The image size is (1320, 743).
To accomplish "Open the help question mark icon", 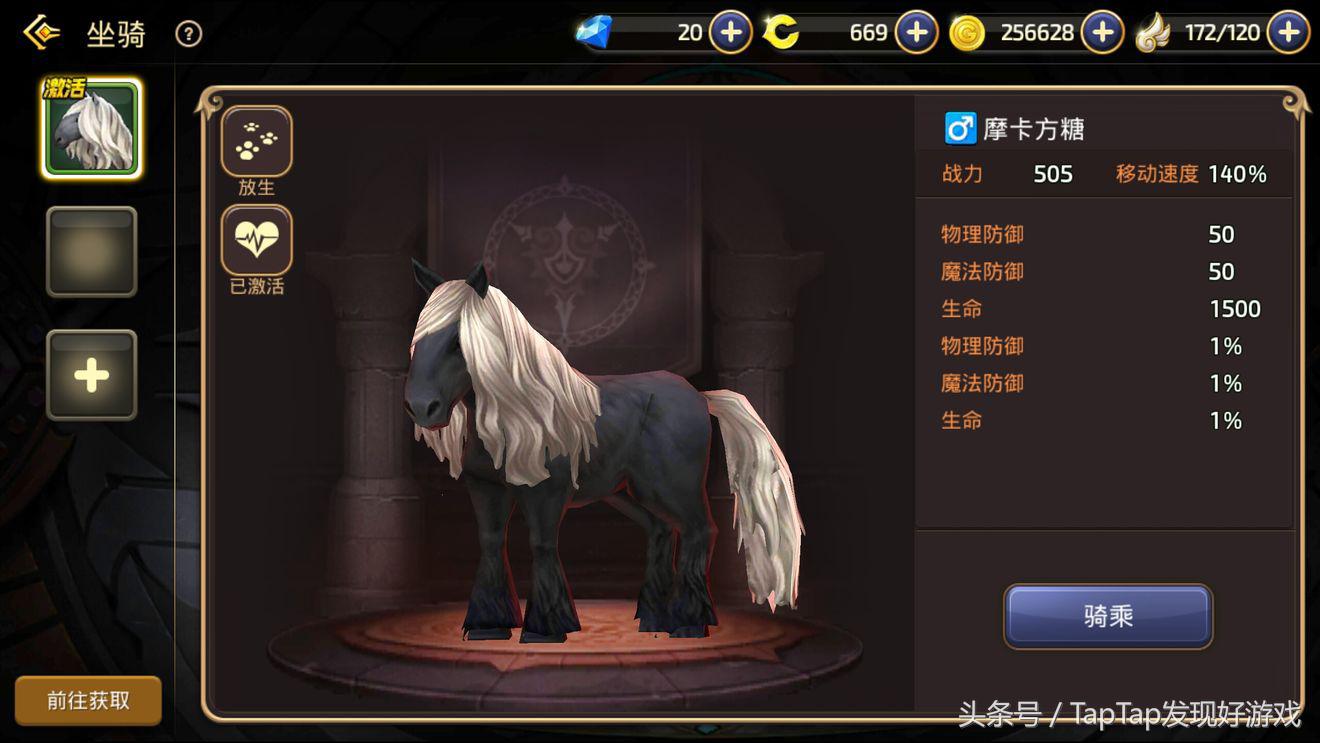I will coord(188,33).
